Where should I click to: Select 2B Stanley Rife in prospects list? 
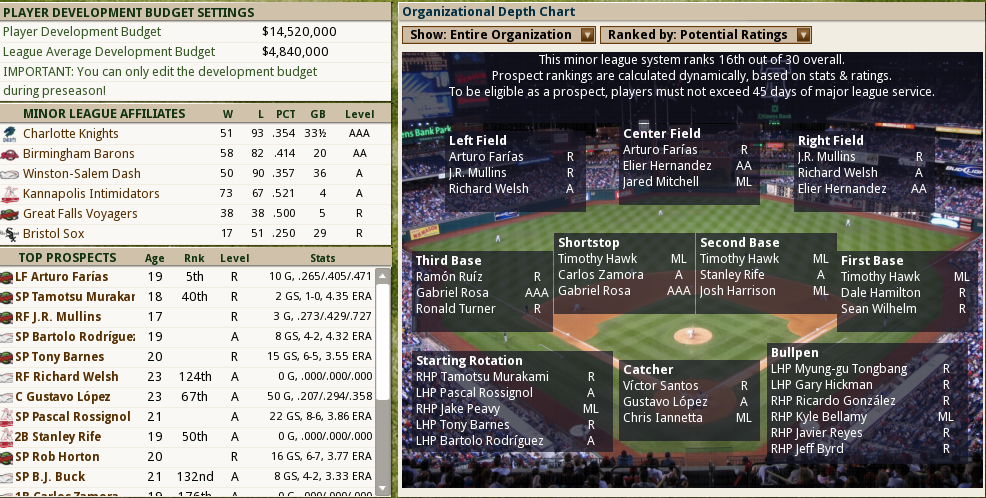coord(66,437)
